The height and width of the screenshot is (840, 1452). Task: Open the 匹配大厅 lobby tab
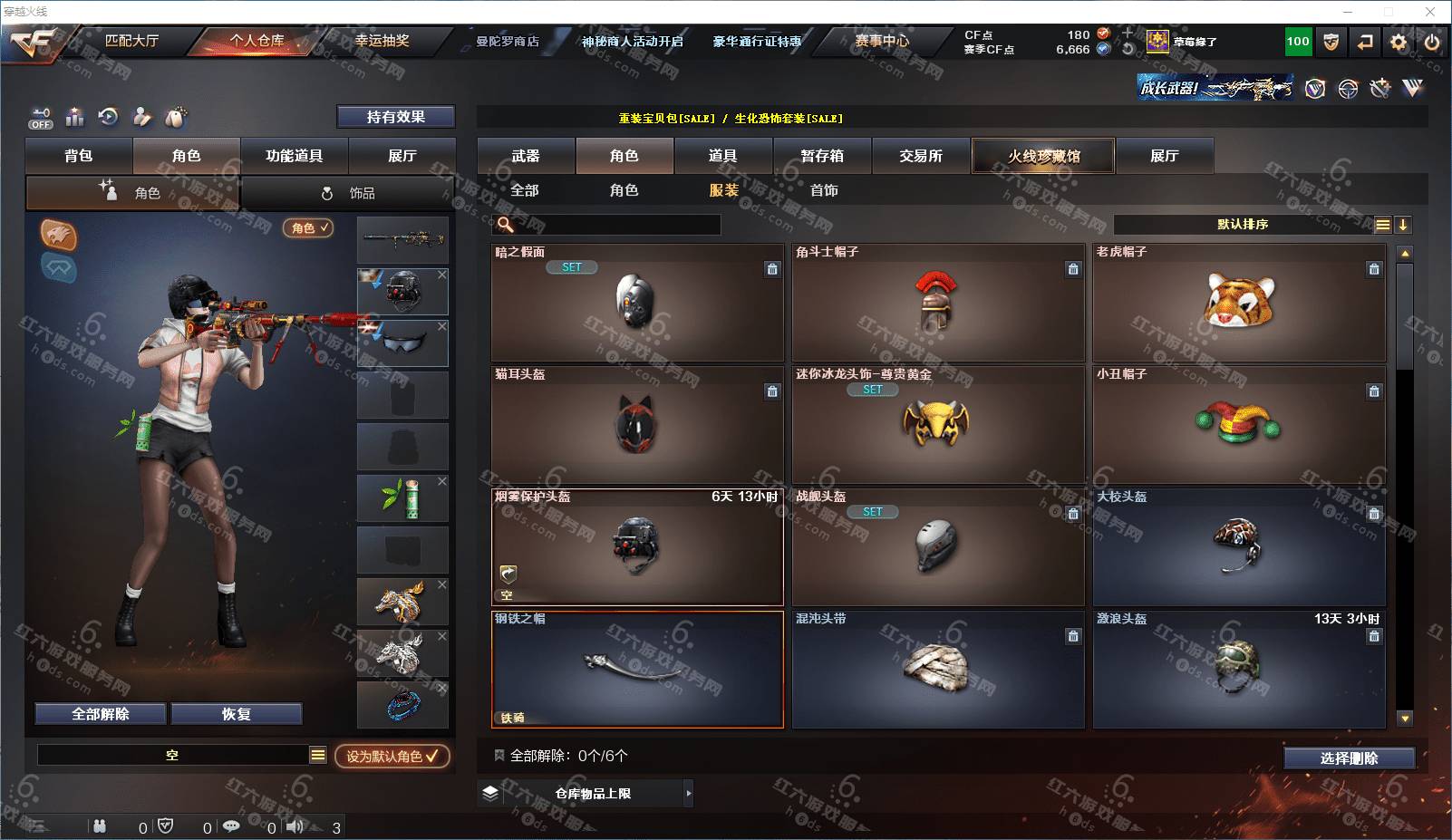(x=131, y=41)
